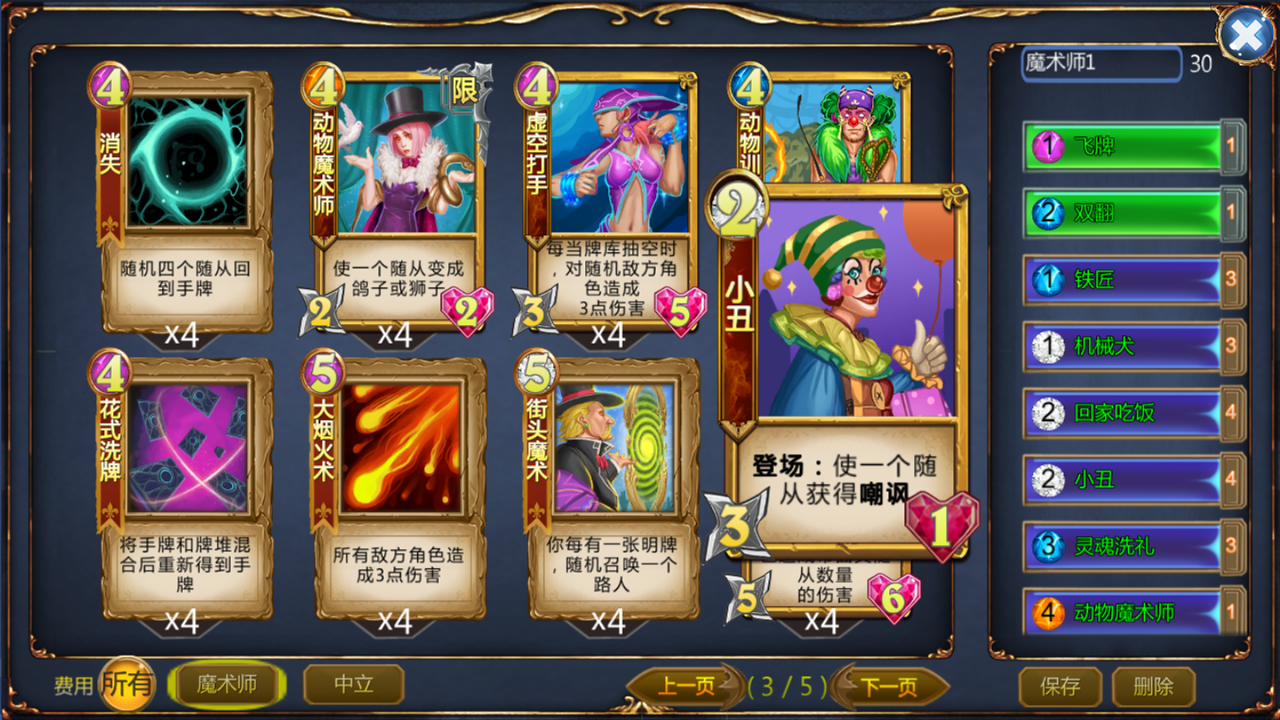This screenshot has height=720, width=1280.
Task: Click the 限 limited badge on 动物魔术师 card
Action: coord(466,90)
